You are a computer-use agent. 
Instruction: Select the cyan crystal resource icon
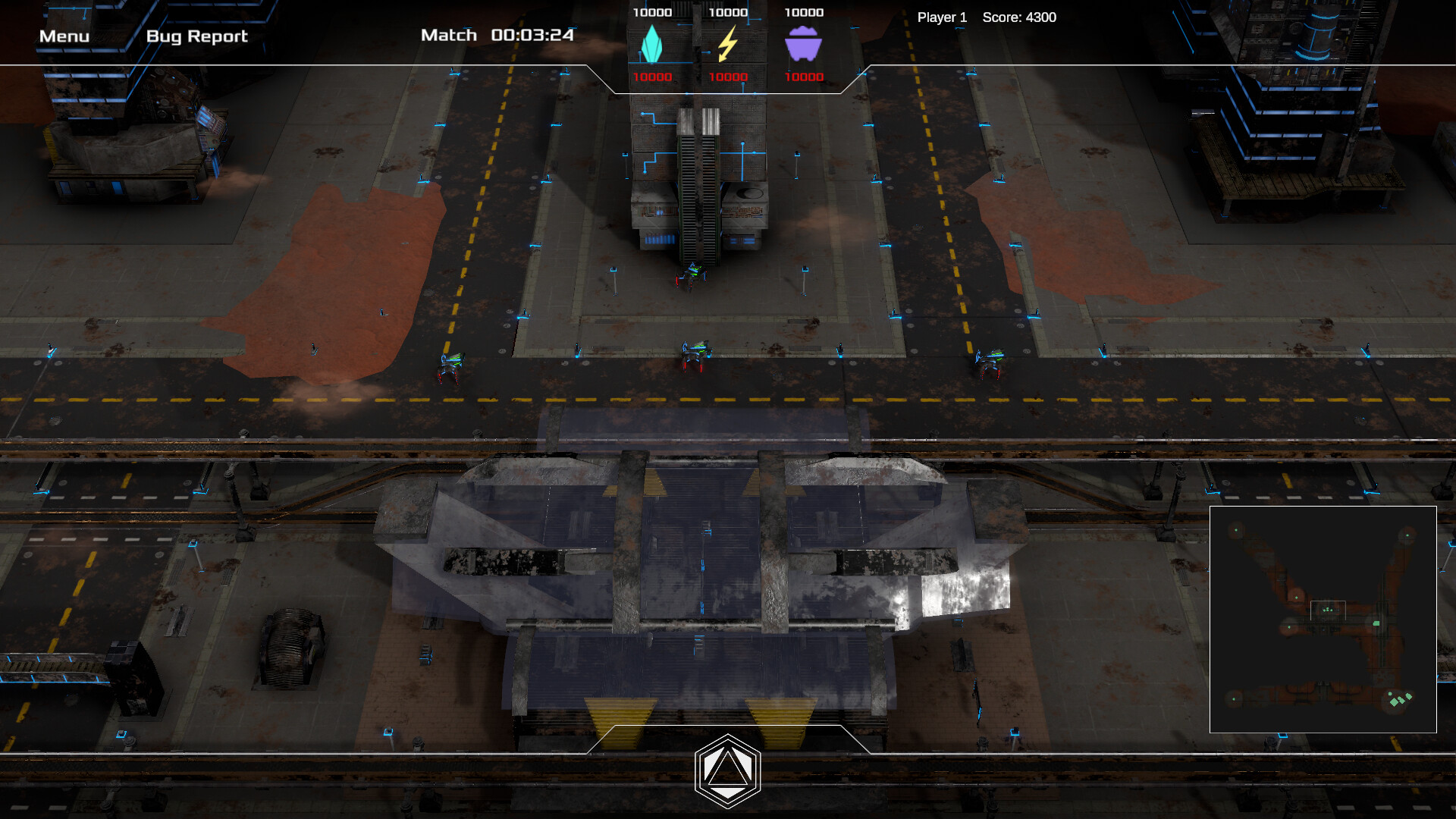pyautogui.click(x=652, y=45)
